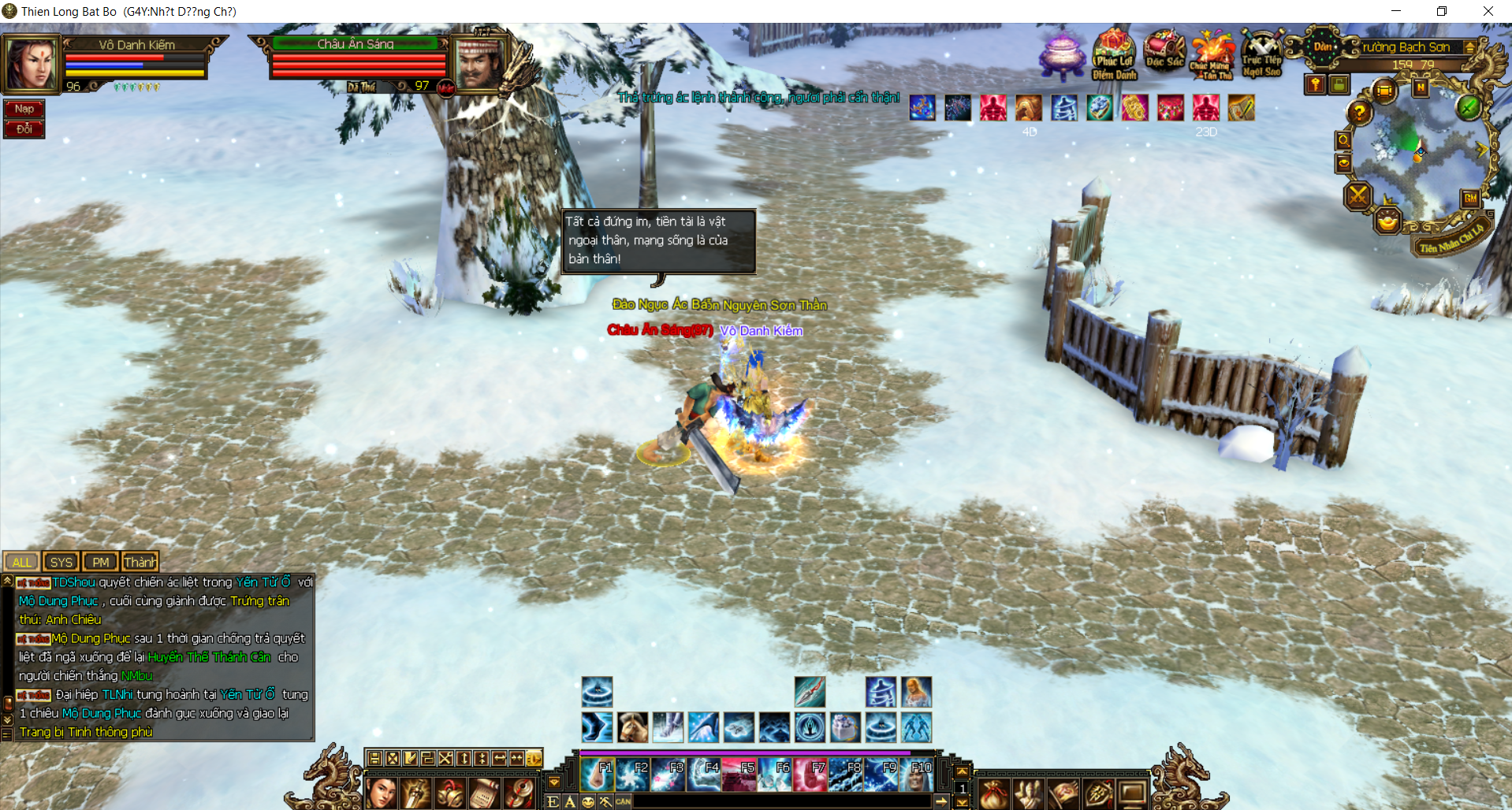Open Trực Tiếp Ngôi Sao crossed-swords icon
Viewport: 1512px width, 810px height.
[1261, 52]
